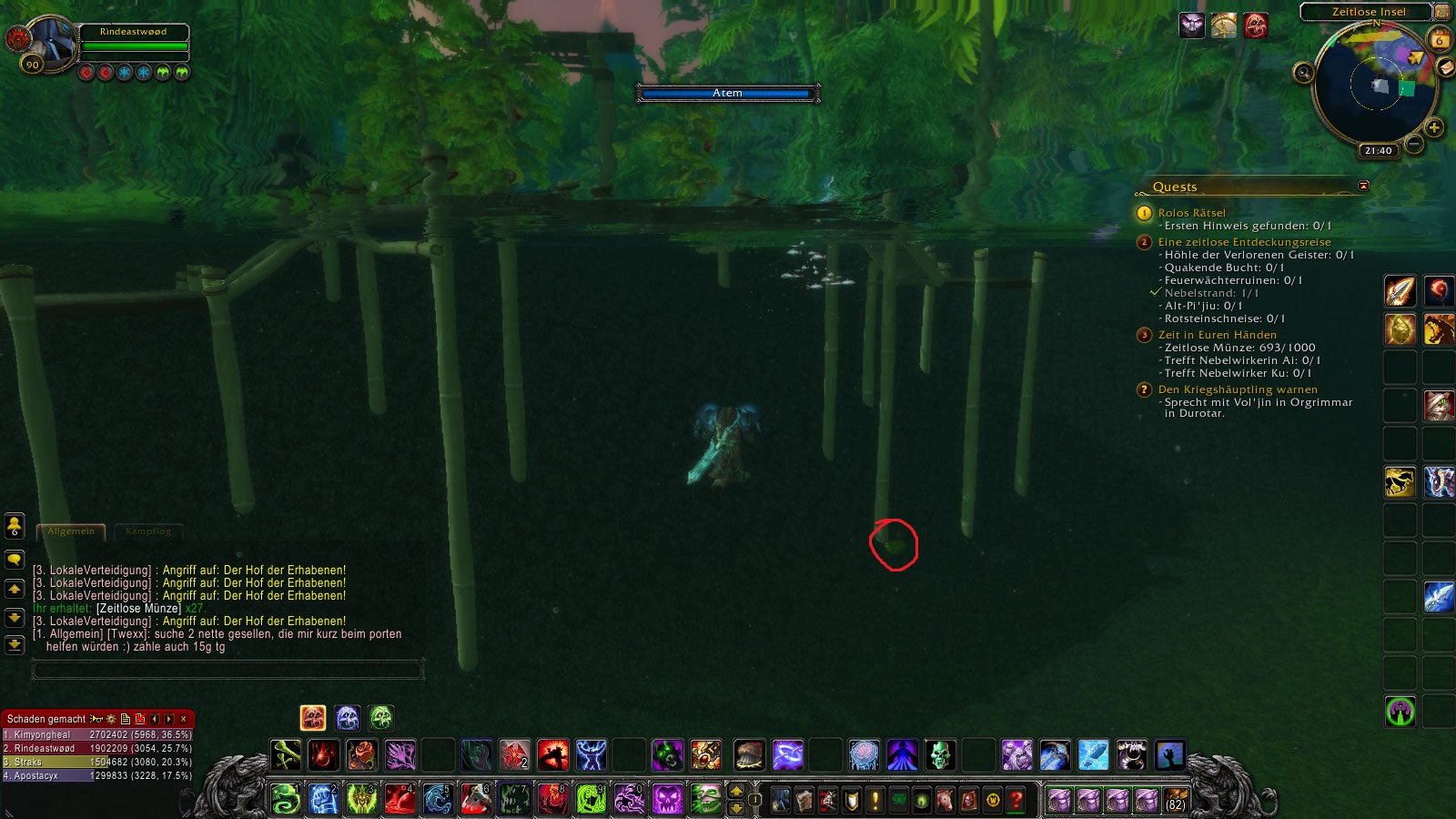Close the Schaden gemacht damage meter
This screenshot has width=1456, height=819.
[184, 719]
